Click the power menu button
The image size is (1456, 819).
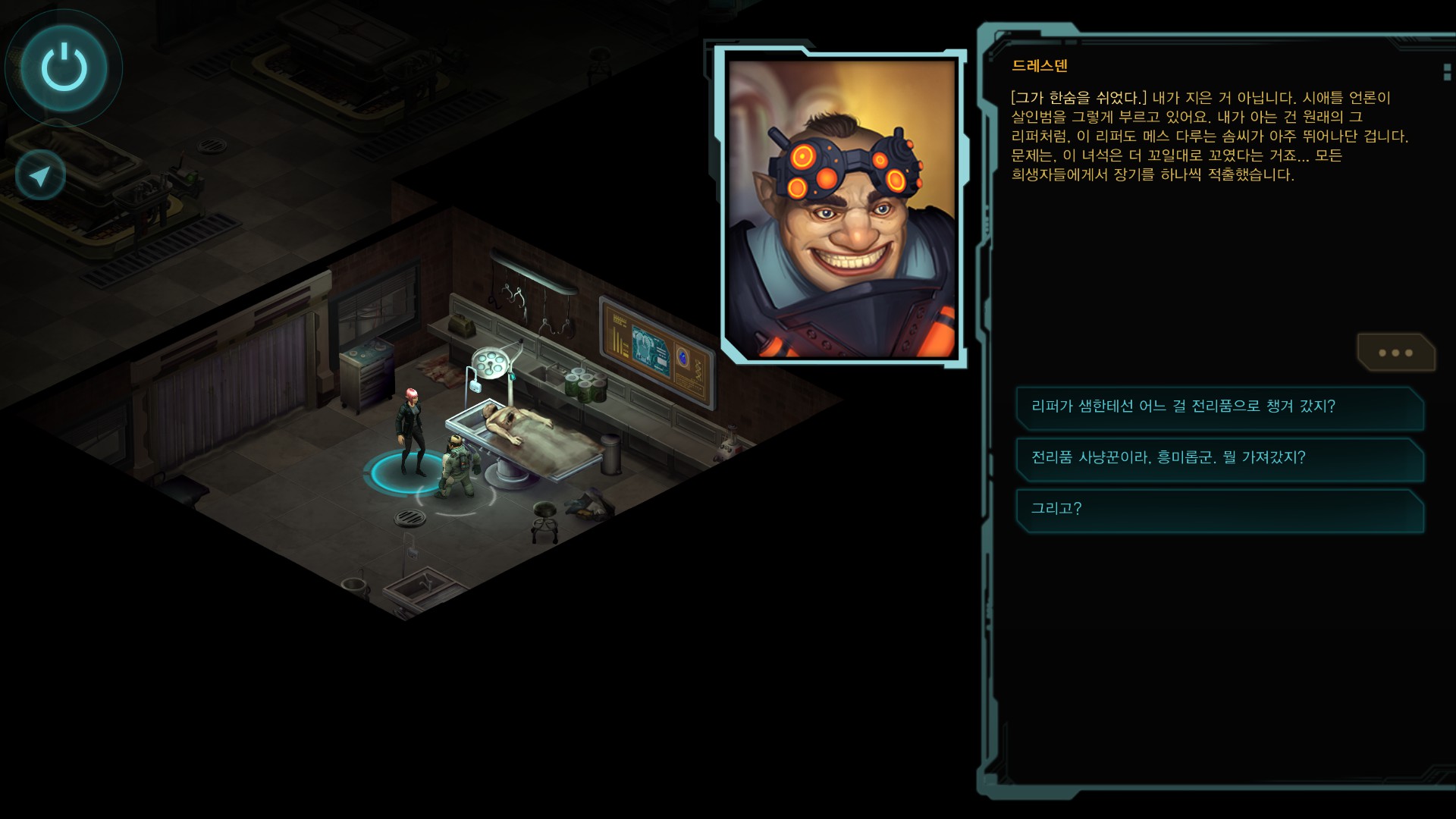pyautogui.click(x=64, y=67)
